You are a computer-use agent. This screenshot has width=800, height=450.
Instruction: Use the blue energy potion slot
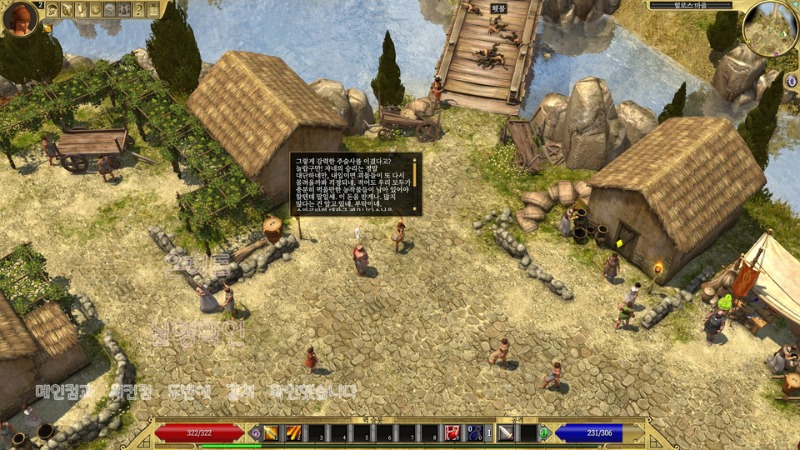[476, 433]
